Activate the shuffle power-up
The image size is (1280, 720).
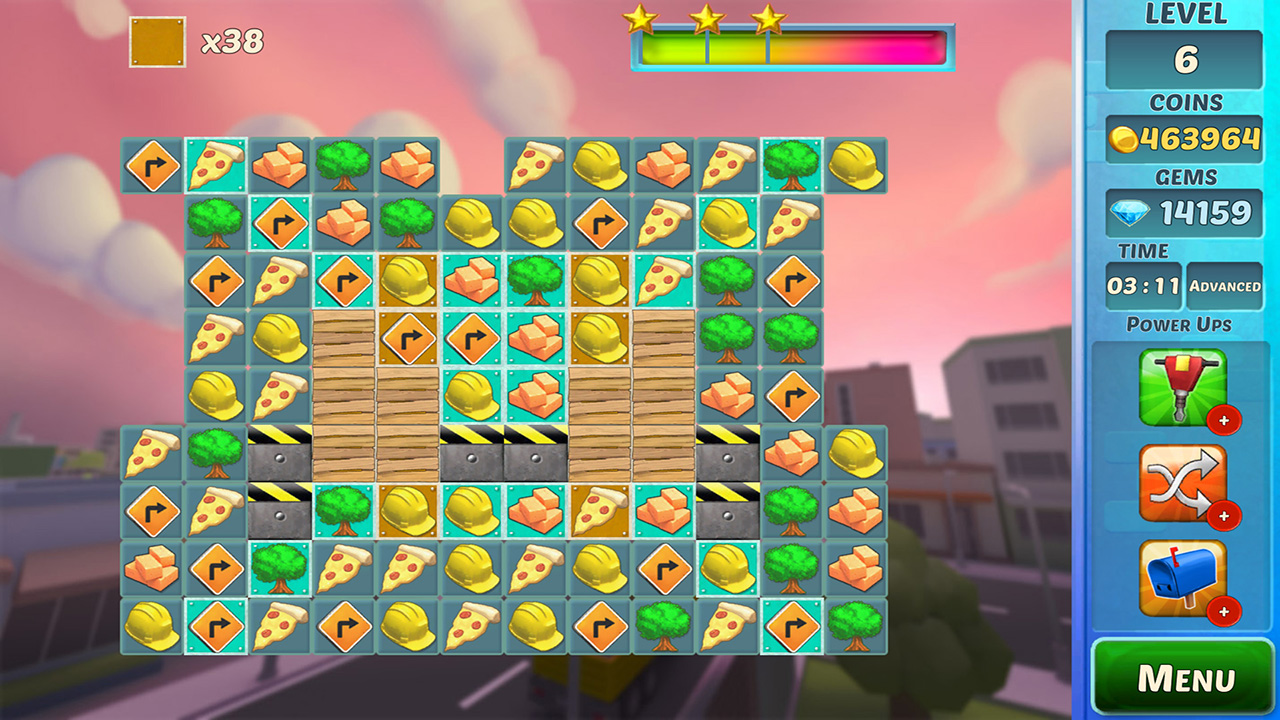pos(1185,483)
